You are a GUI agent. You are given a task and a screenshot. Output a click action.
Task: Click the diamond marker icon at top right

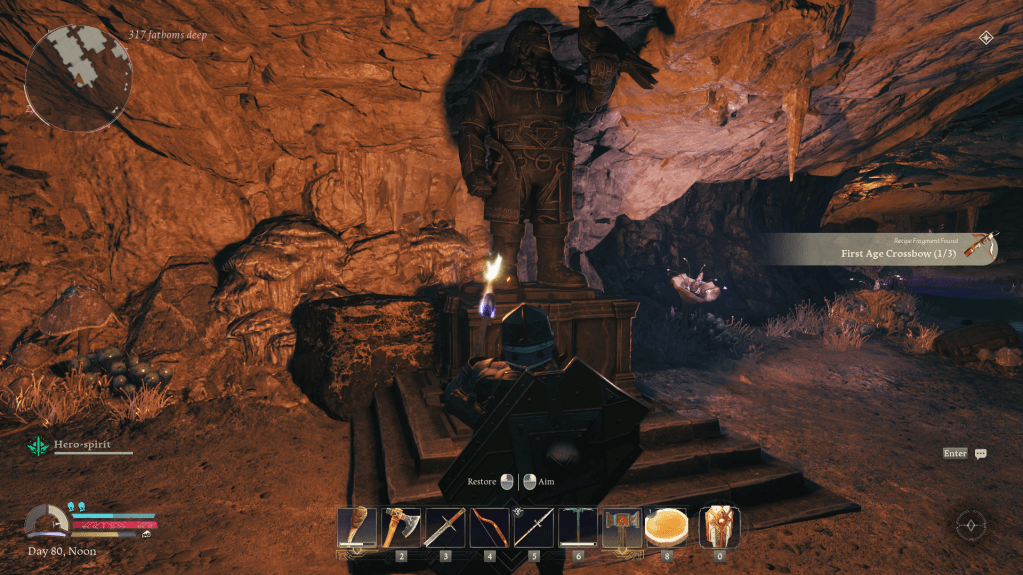pyautogui.click(x=986, y=37)
